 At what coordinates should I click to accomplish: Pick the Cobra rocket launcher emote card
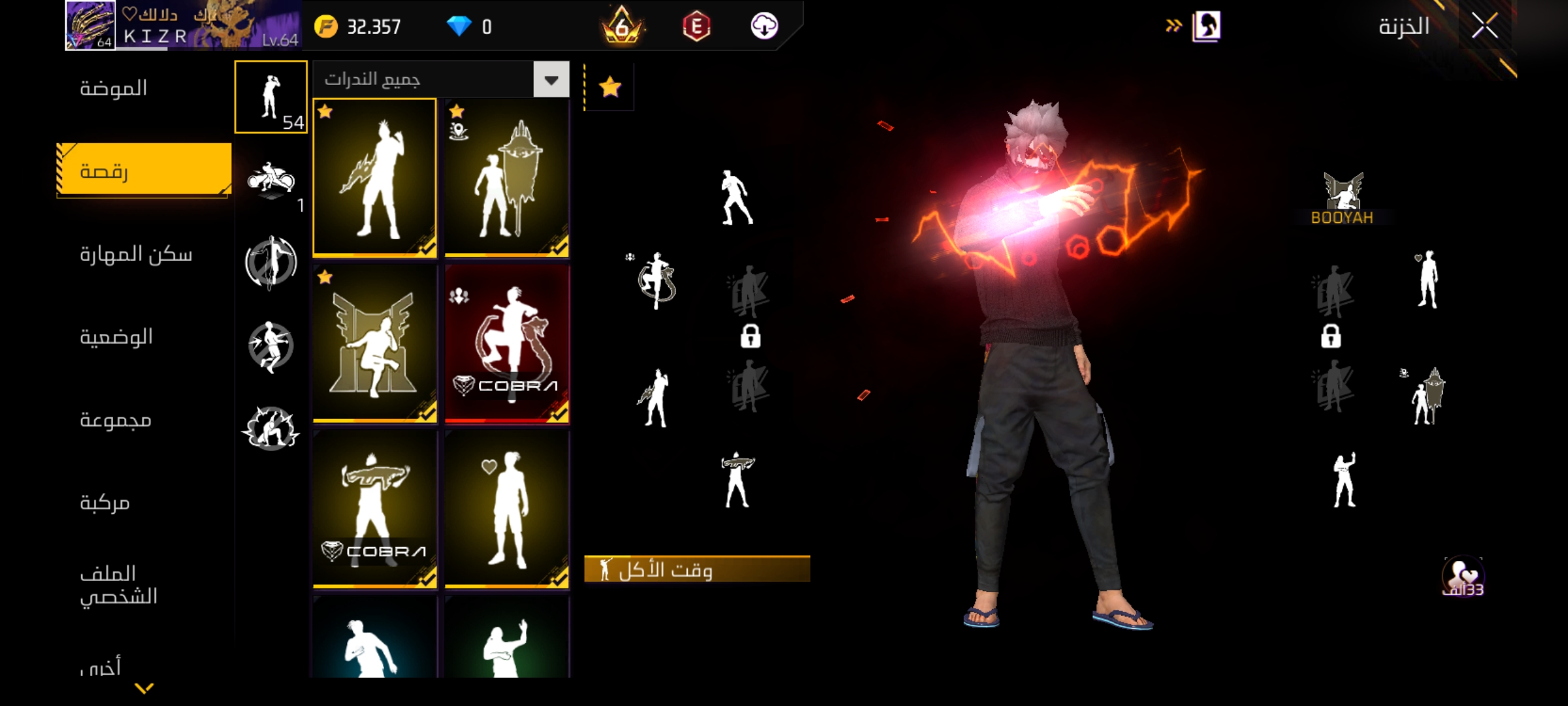coord(374,510)
